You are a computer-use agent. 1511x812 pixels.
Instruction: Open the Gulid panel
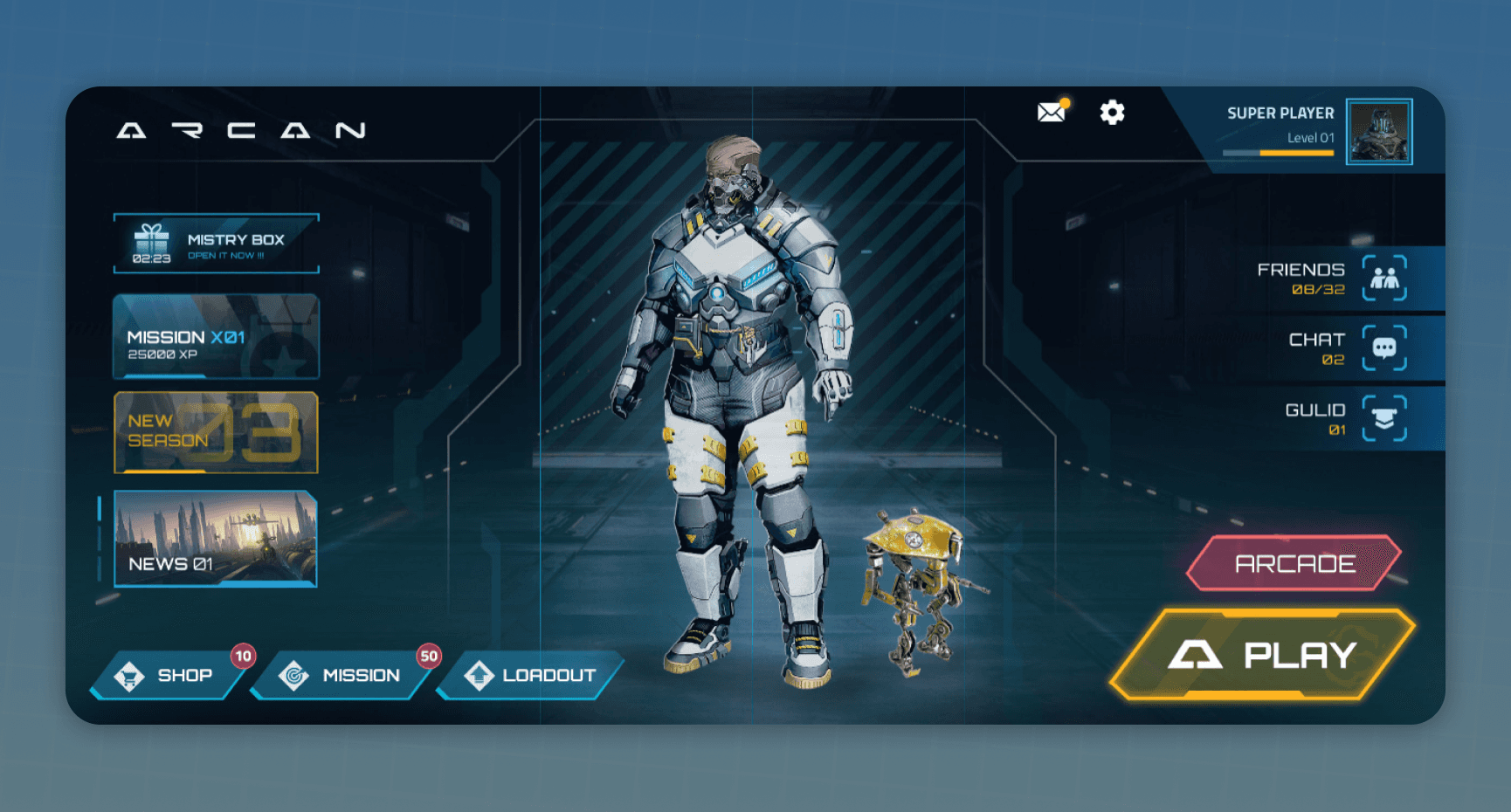(1384, 418)
